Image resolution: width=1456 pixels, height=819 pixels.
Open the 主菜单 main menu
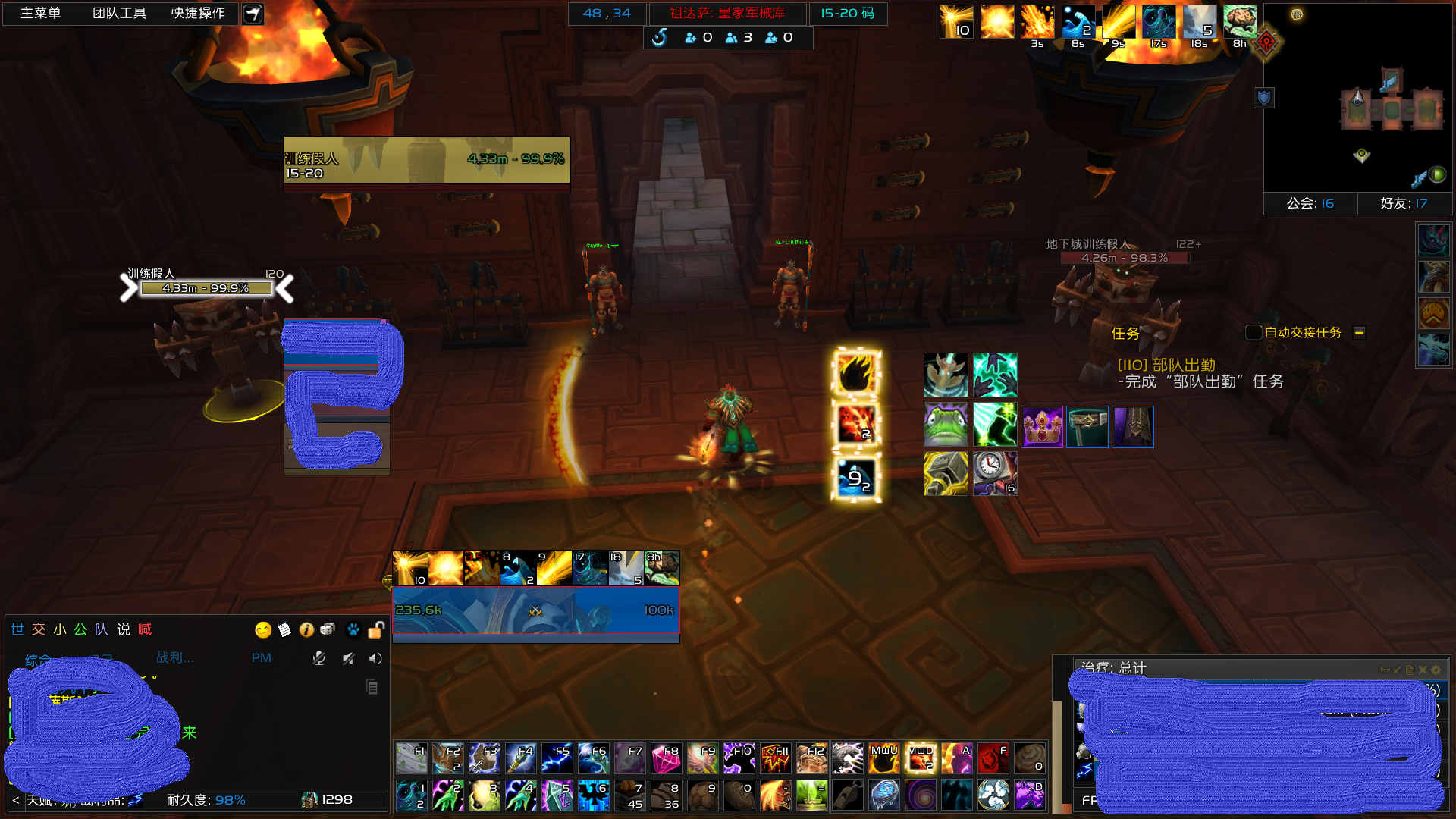pos(40,14)
